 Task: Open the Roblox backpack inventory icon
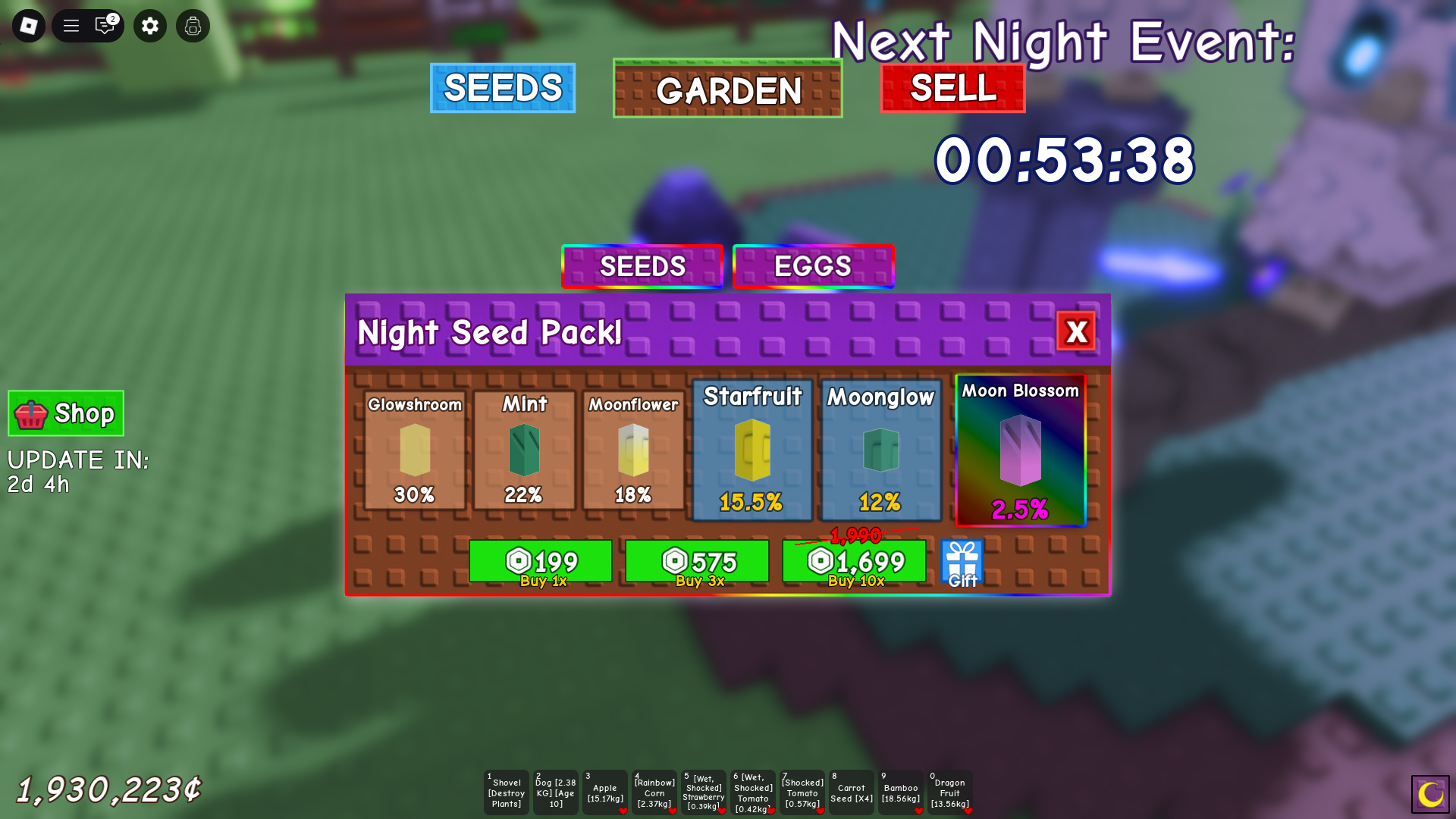pos(192,25)
